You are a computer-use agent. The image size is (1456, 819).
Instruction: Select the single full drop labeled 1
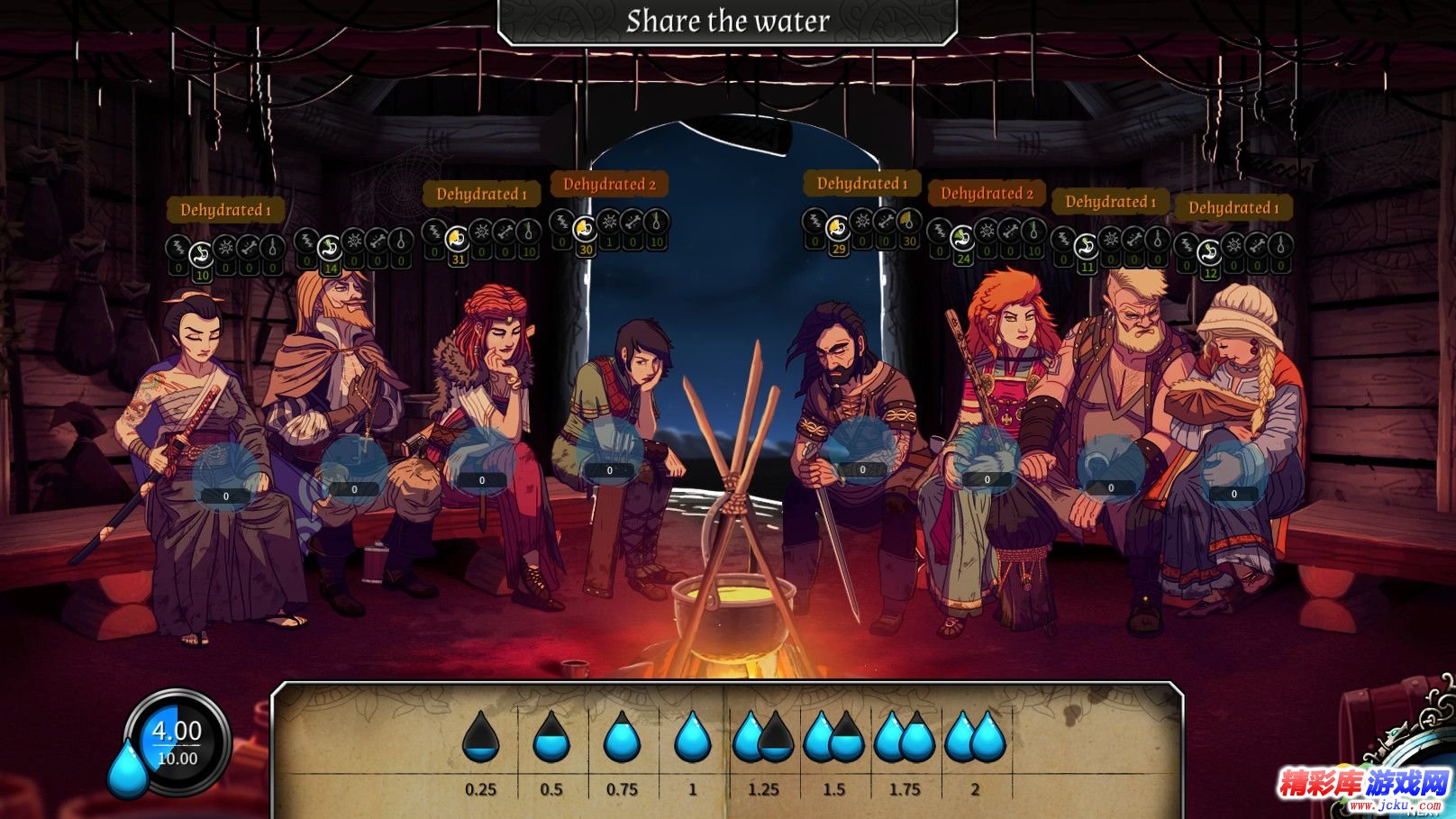tap(692, 737)
